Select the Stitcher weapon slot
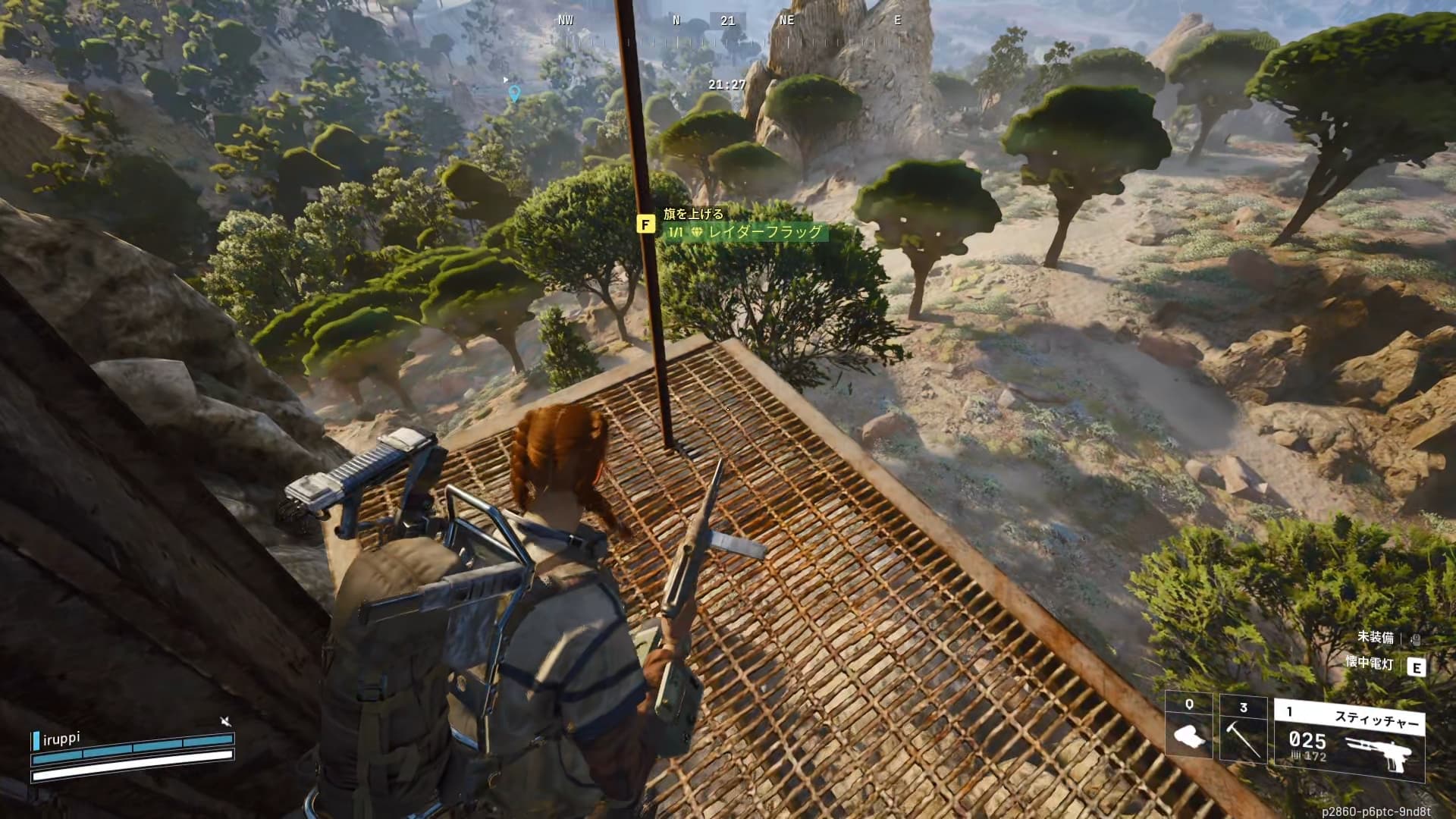1456x819 pixels. (x=1349, y=741)
